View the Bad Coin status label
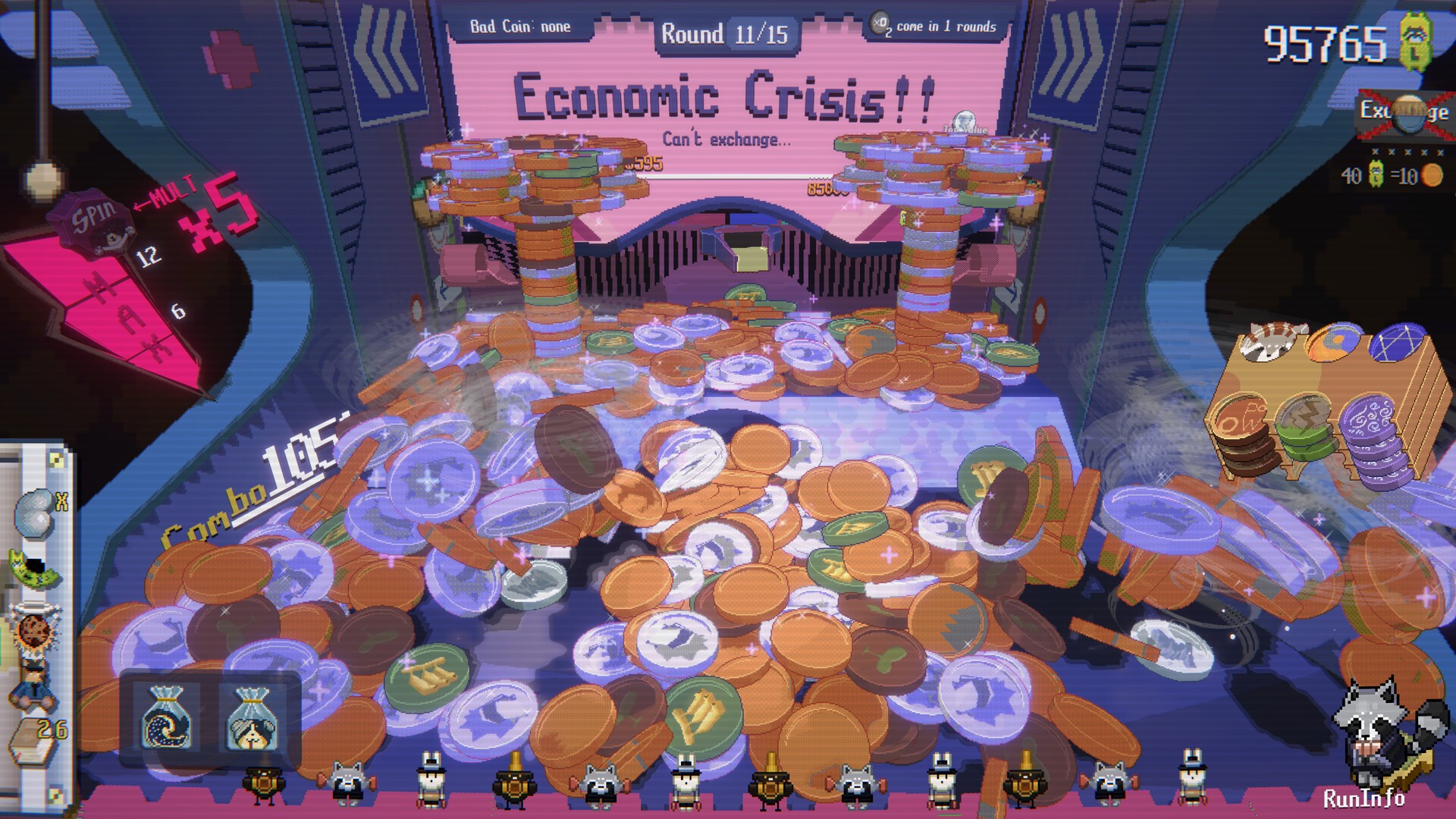This screenshot has height=819, width=1456. [520, 27]
